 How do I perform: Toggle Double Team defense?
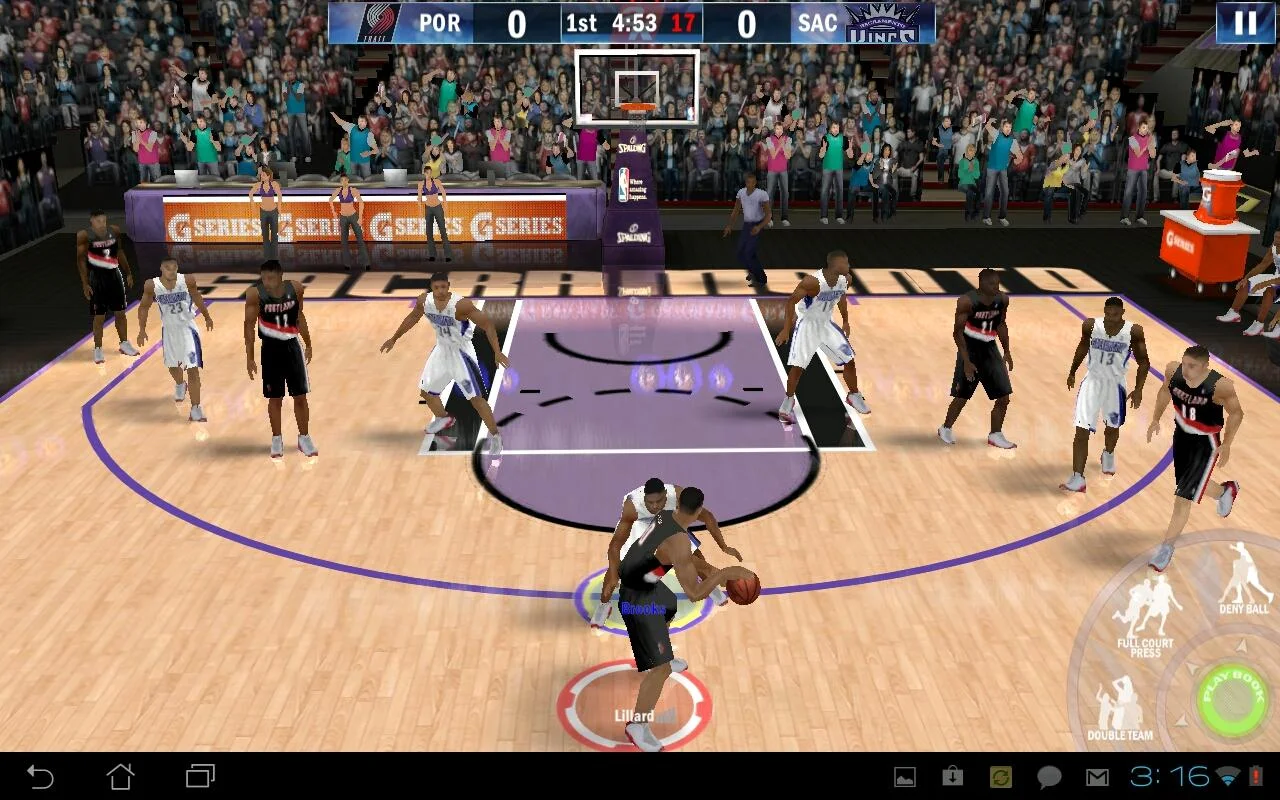click(1117, 700)
